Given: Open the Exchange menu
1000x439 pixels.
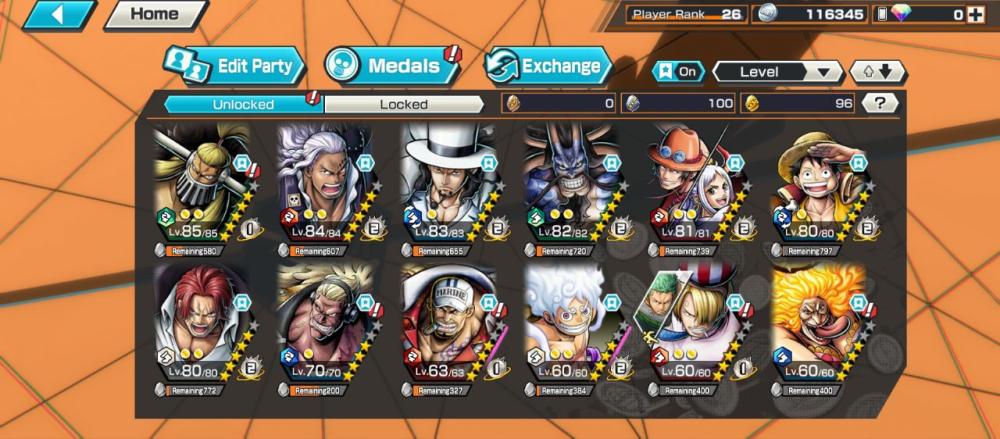Looking at the screenshot, I should (x=548, y=67).
